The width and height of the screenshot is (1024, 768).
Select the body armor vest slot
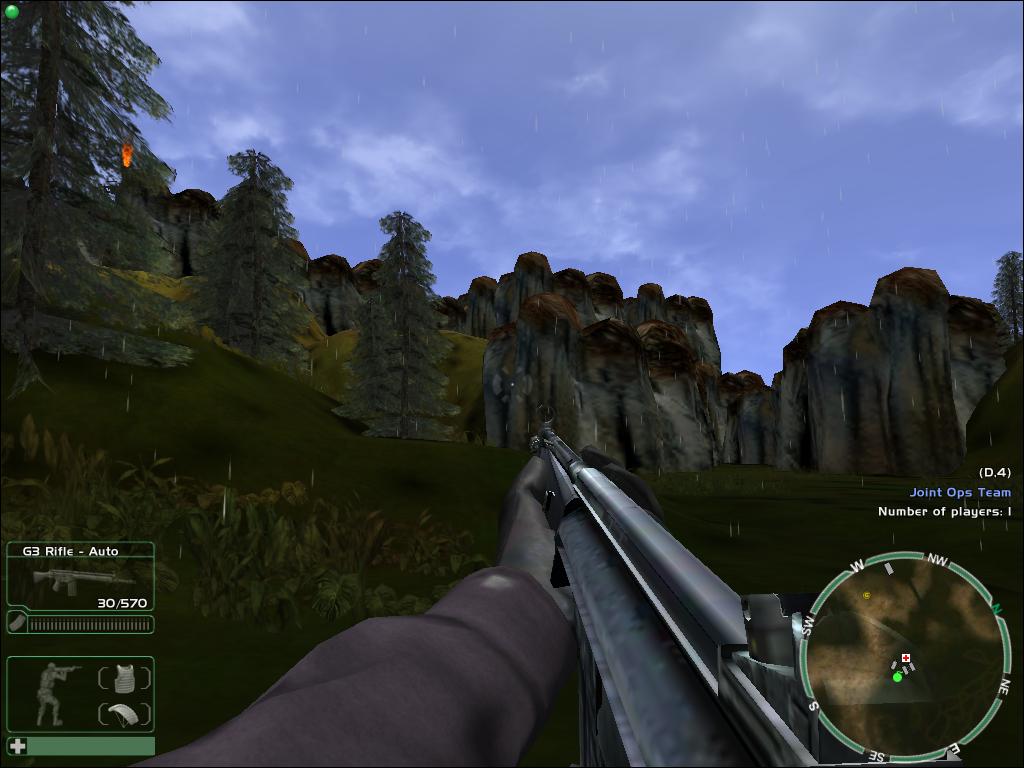[124, 678]
